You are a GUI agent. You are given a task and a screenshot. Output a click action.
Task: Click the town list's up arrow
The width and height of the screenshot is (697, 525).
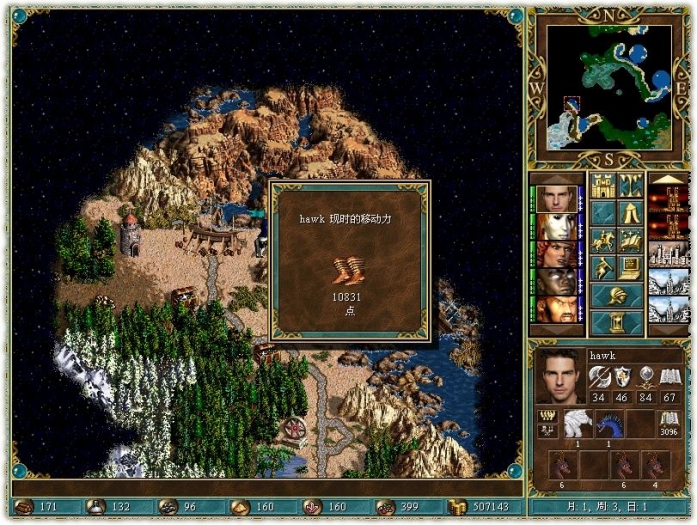tap(668, 179)
